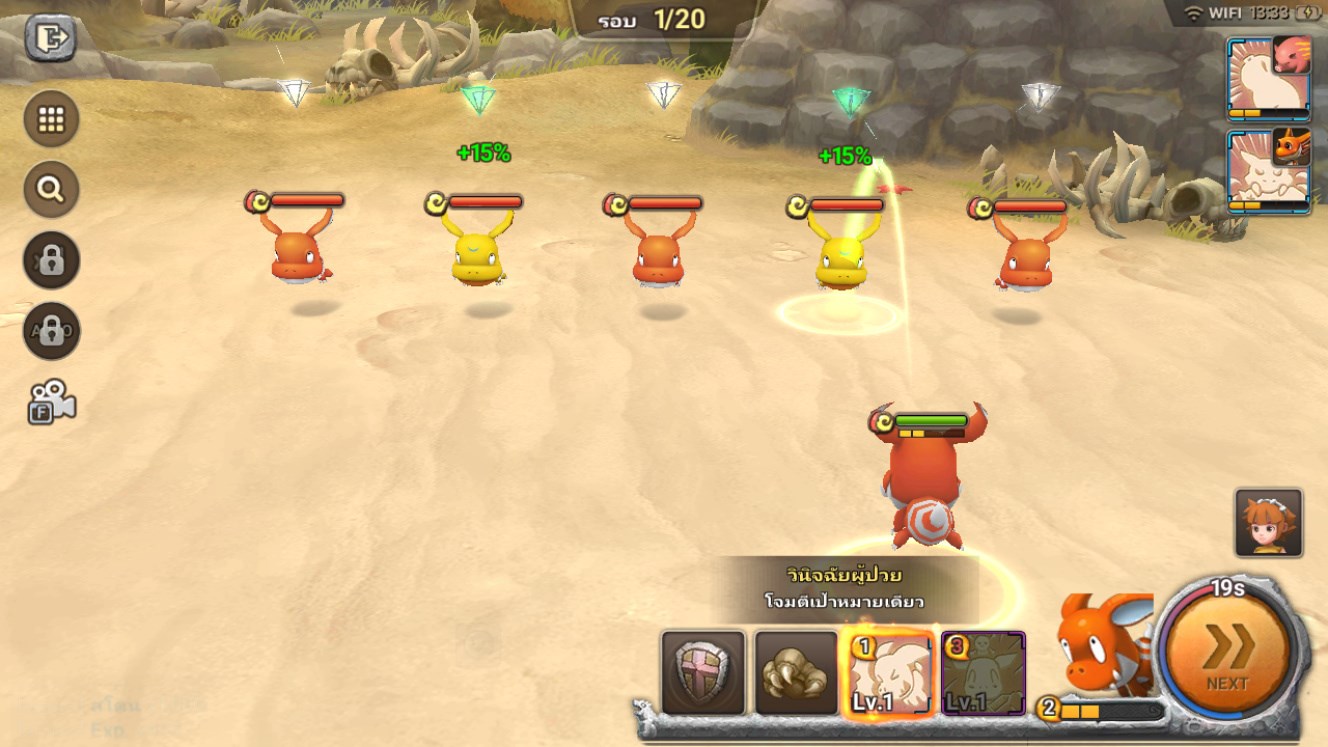The height and width of the screenshot is (747, 1328).
Task: Select the skill card with orange dragon portrait
Action: (1268, 171)
